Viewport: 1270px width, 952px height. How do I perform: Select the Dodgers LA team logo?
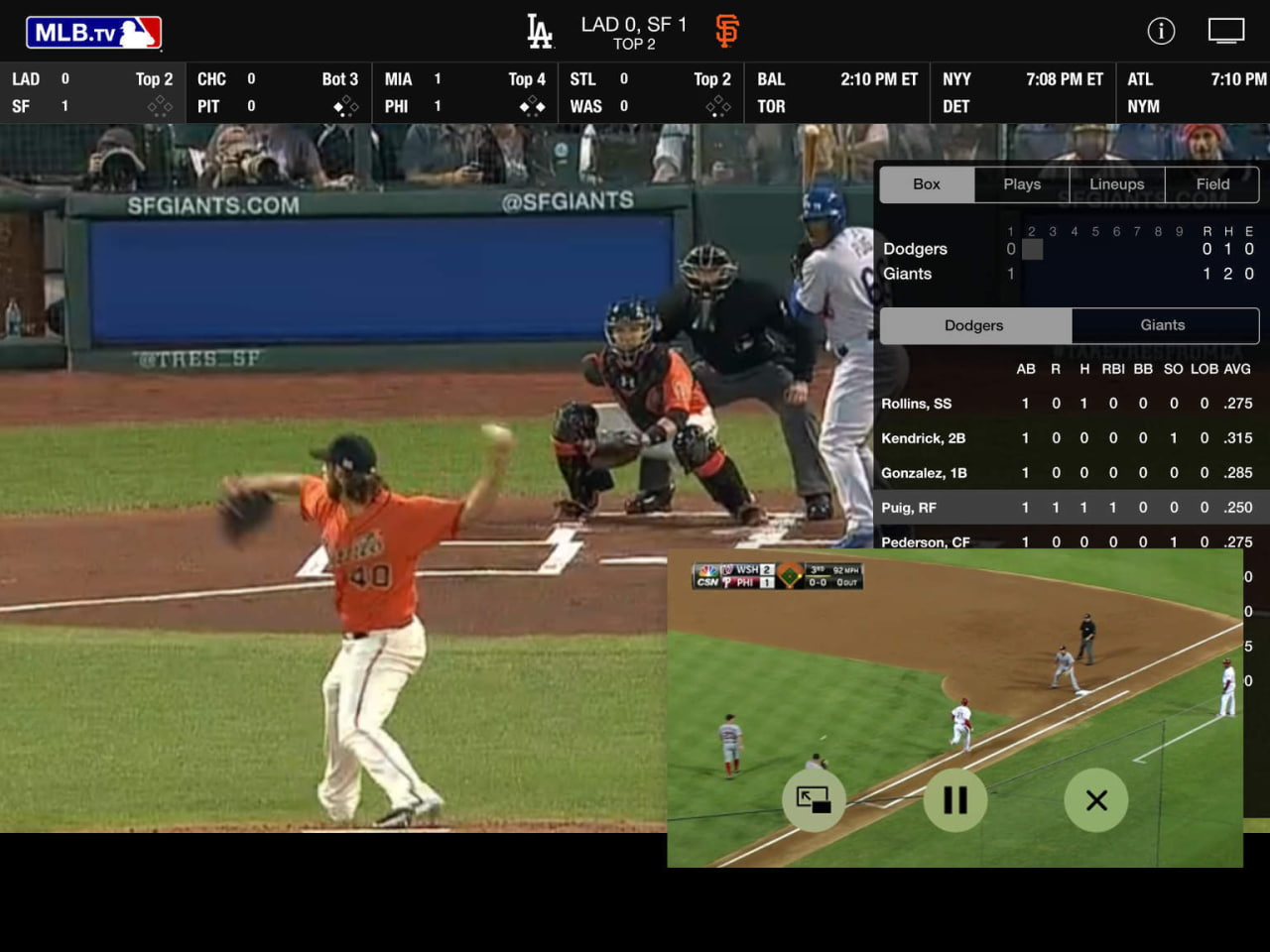coord(540,29)
